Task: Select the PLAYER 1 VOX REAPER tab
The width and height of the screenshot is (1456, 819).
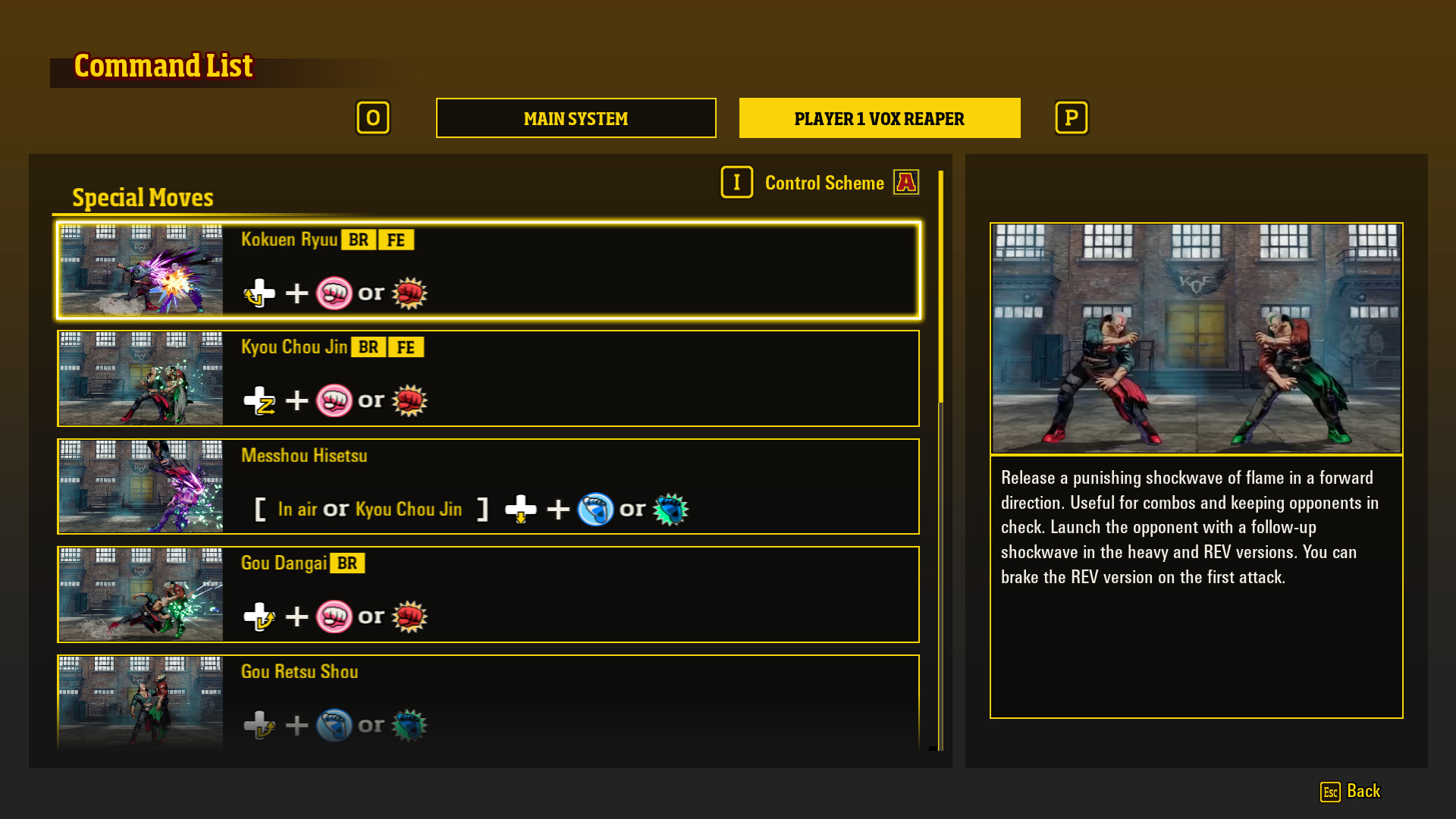Action: point(880,118)
